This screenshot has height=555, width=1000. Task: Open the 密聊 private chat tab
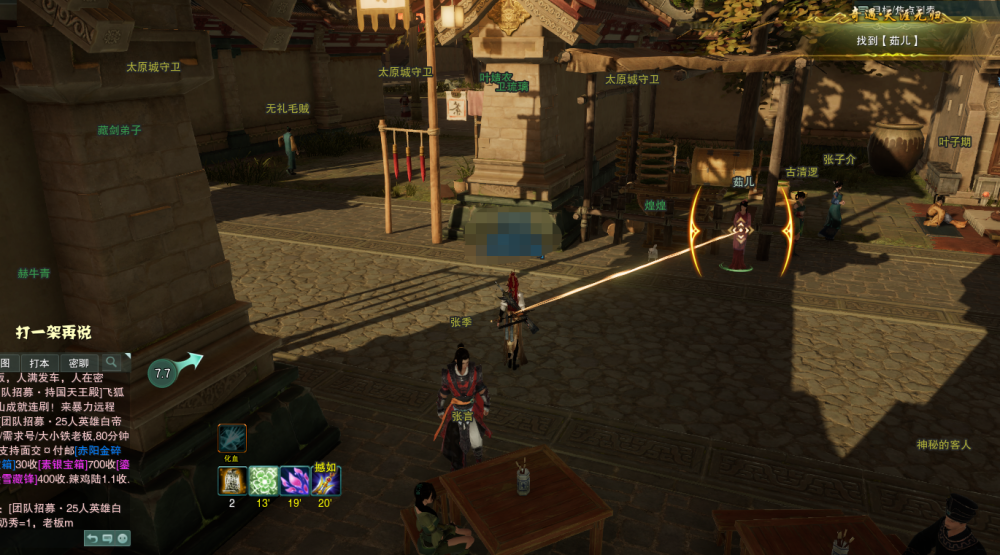pyautogui.click(x=78, y=362)
